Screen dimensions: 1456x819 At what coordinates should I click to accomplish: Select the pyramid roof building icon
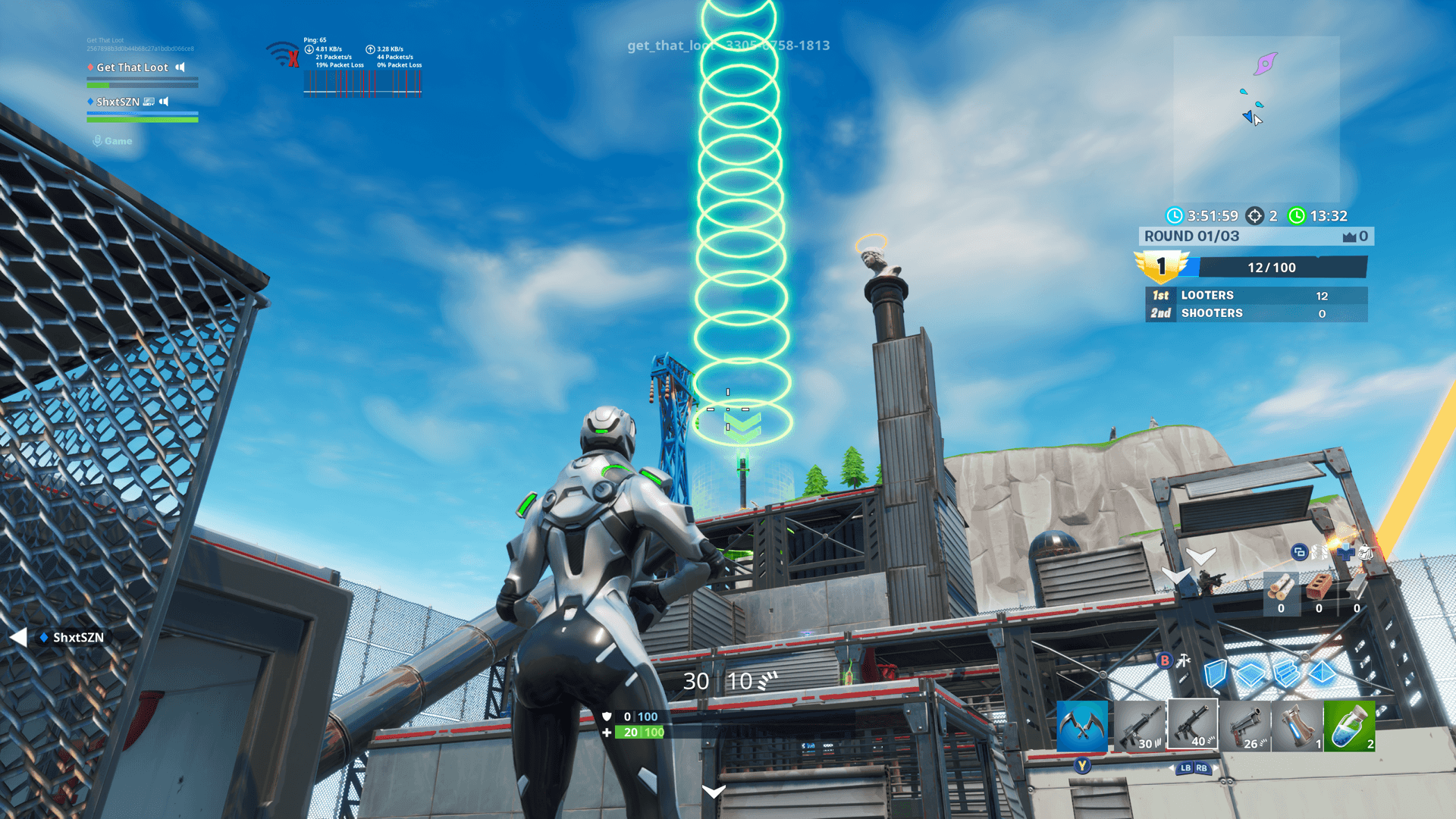click(1322, 673)
